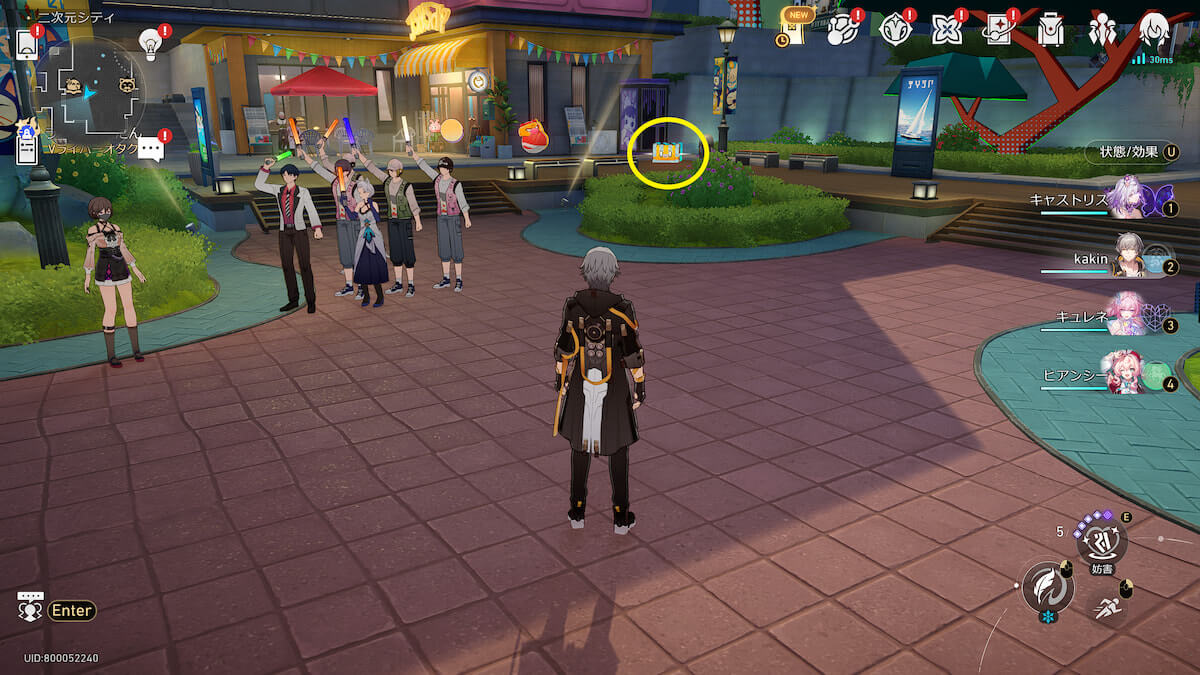
Task: Open the backpack inventory icon
Action: (x=1050, y=30)
